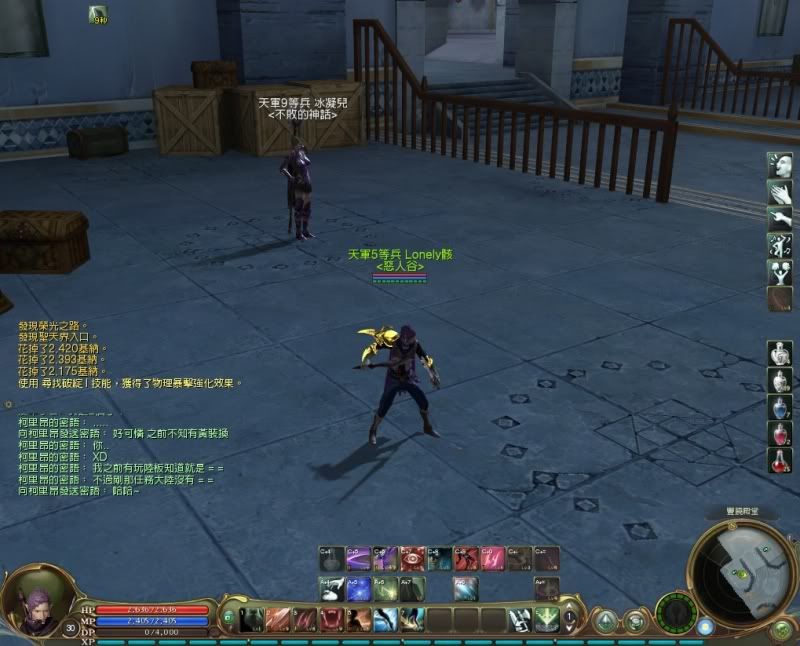Use the cheering pom-pom emote icon

(x=780, y=271)
